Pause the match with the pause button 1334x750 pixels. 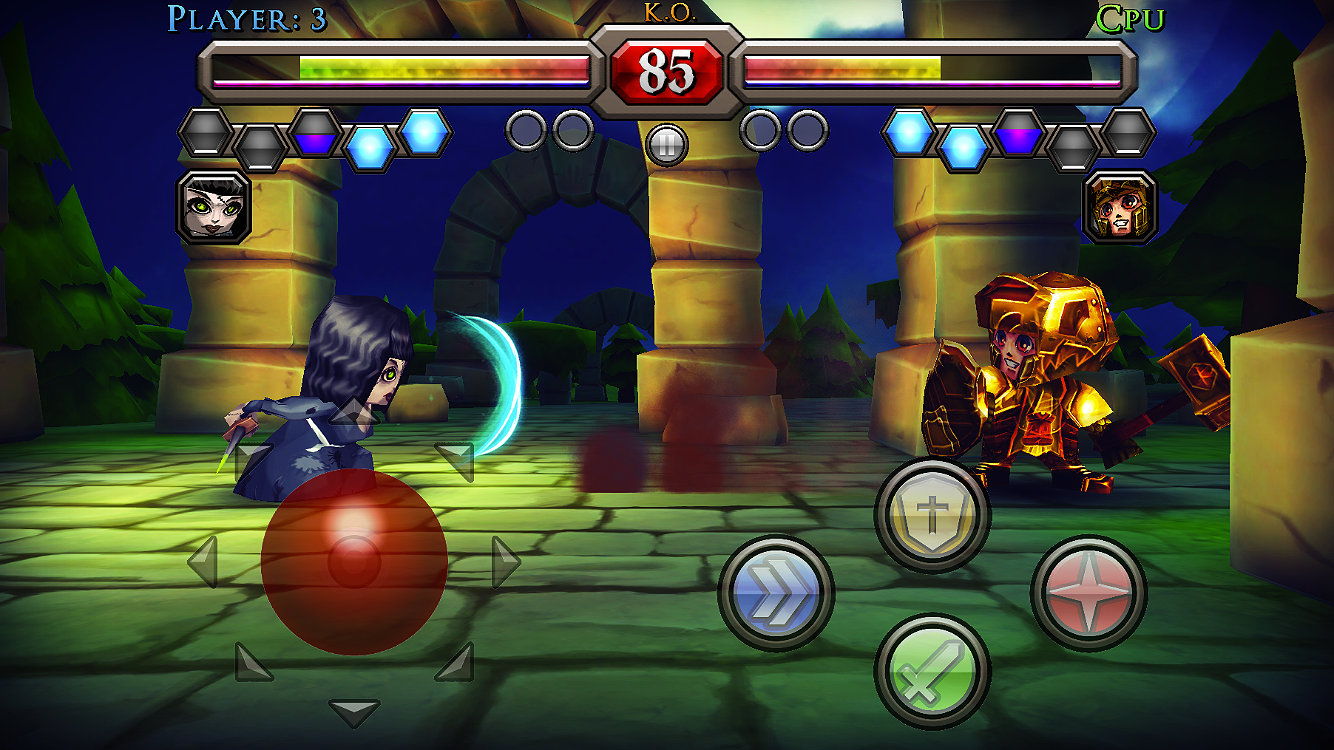click(x=667, y=145)
